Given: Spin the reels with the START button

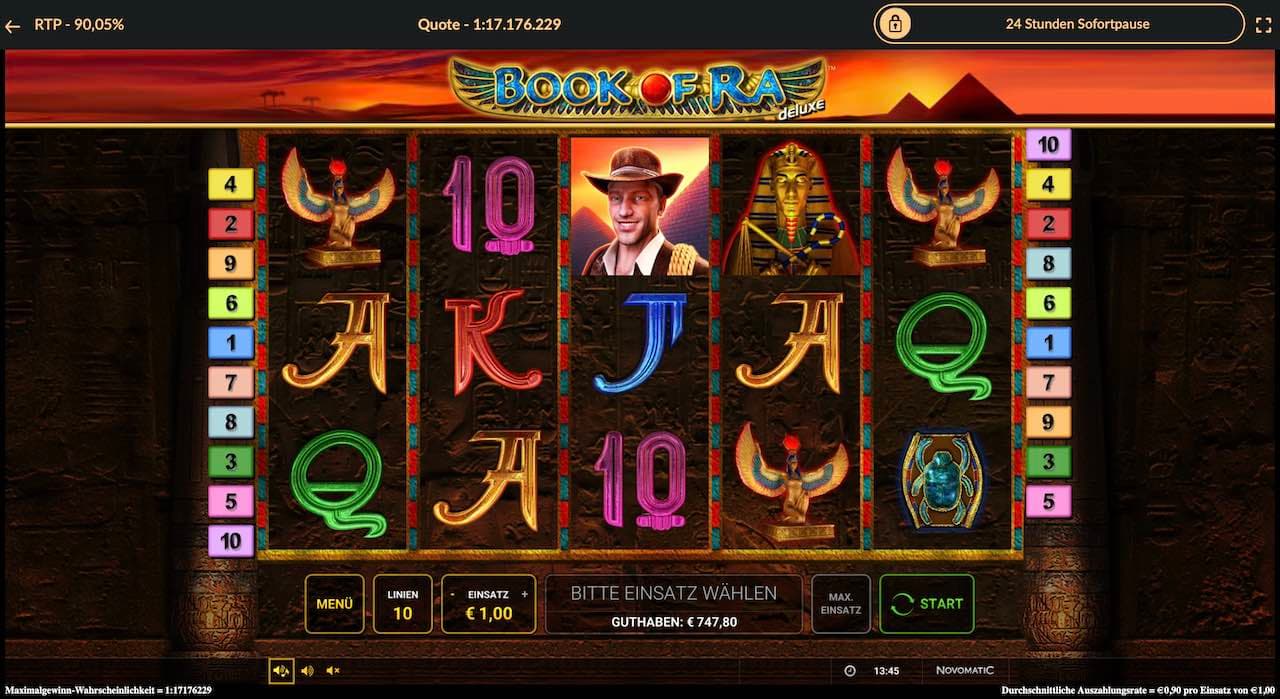Looking at the screenshot, I should (x=926, y=604).
